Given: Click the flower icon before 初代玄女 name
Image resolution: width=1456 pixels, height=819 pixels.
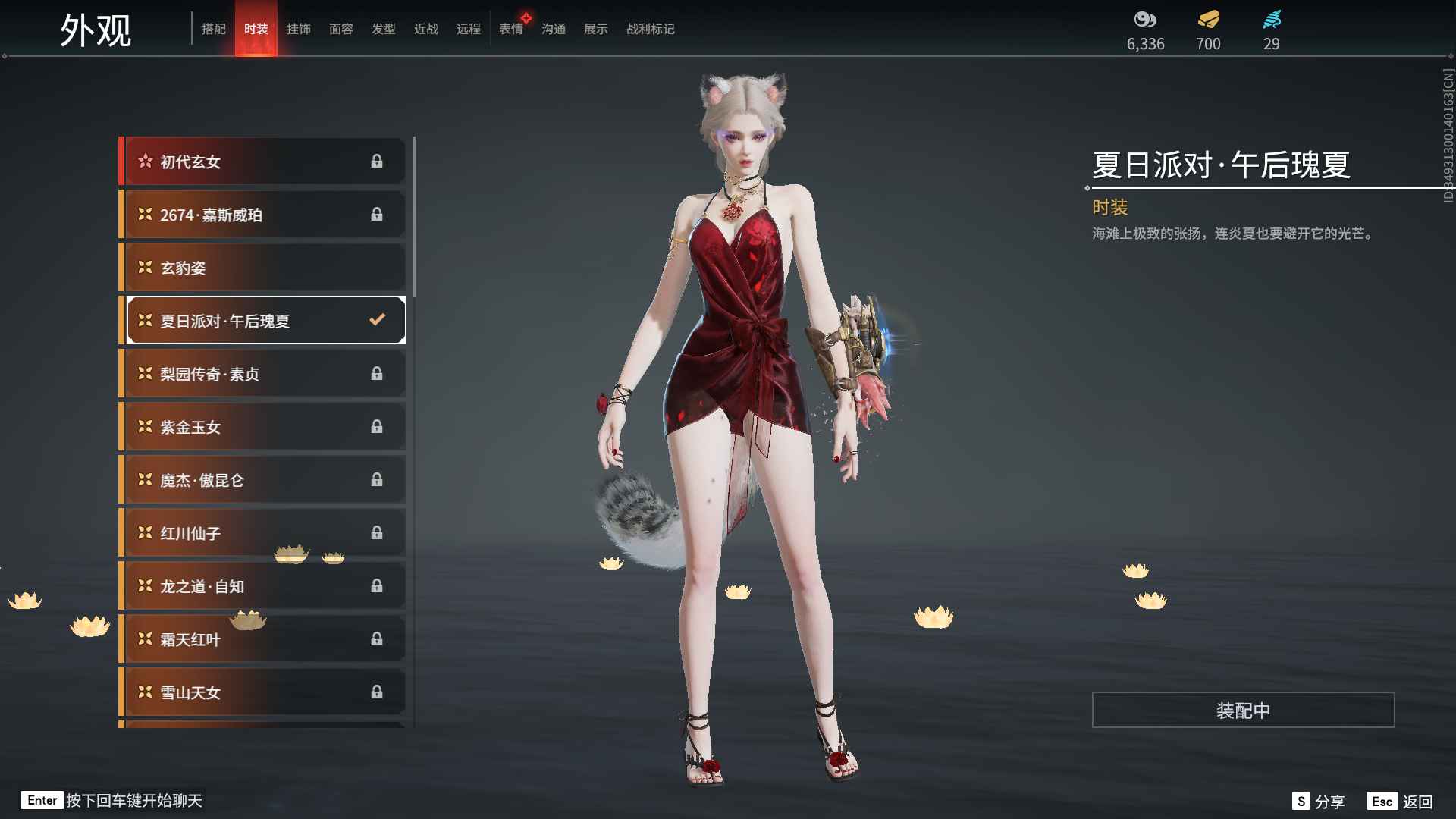Looking at the screenshot, I should point(145,161).
